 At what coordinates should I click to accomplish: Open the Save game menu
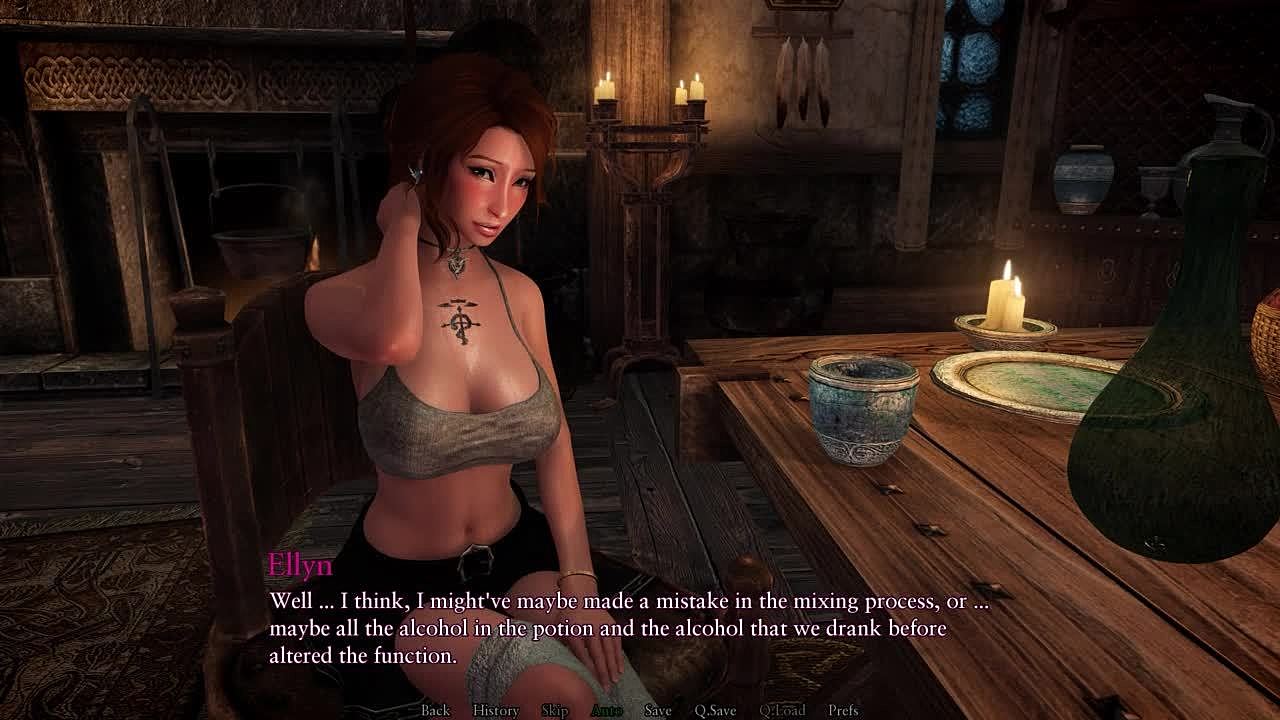[657, 710]
